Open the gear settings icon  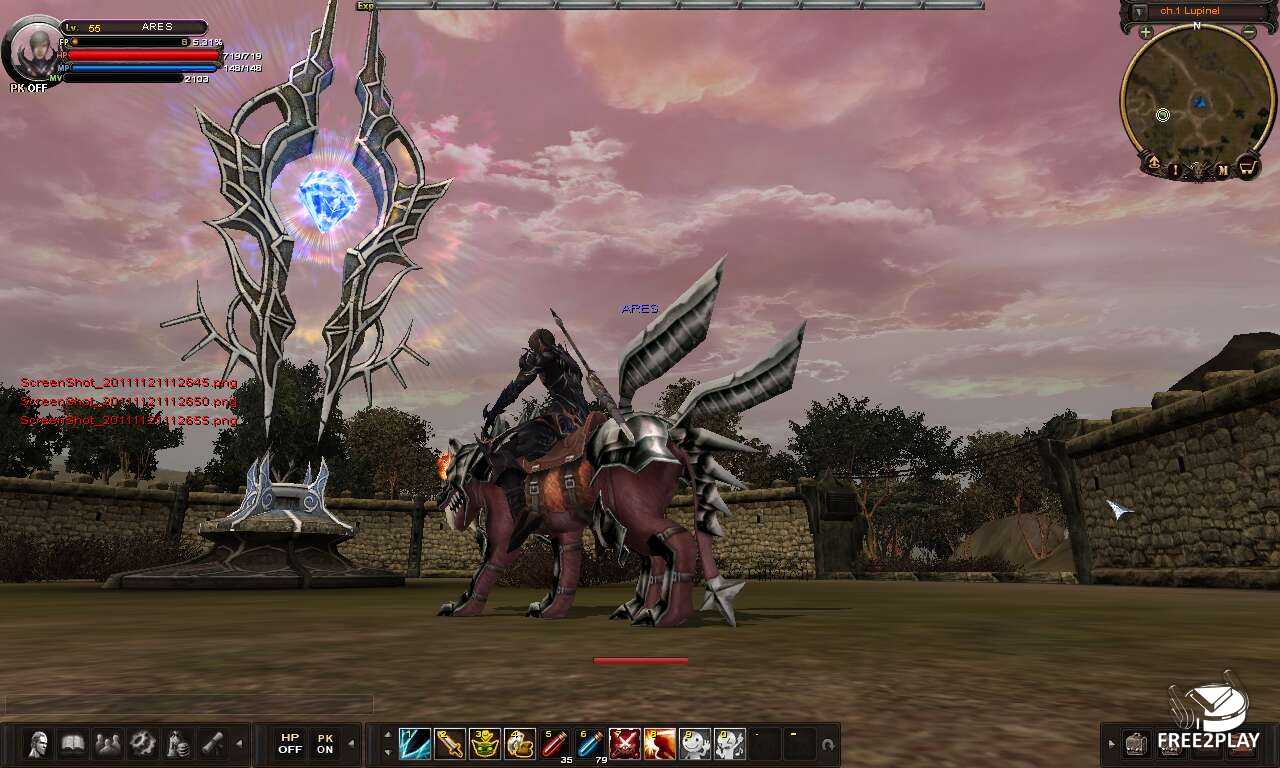point(143,744)
